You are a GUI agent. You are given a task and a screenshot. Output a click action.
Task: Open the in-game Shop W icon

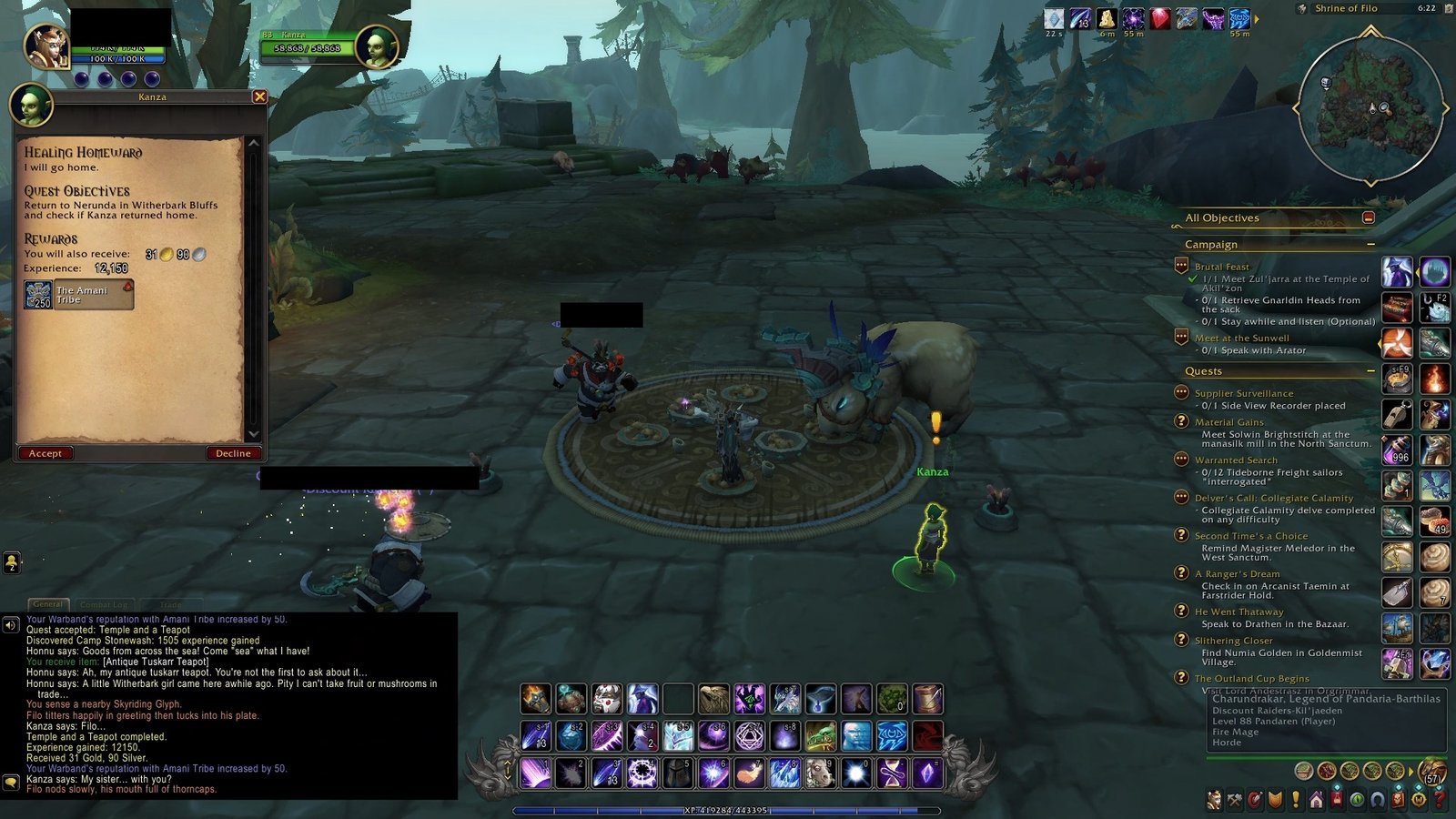point(1418,796)
